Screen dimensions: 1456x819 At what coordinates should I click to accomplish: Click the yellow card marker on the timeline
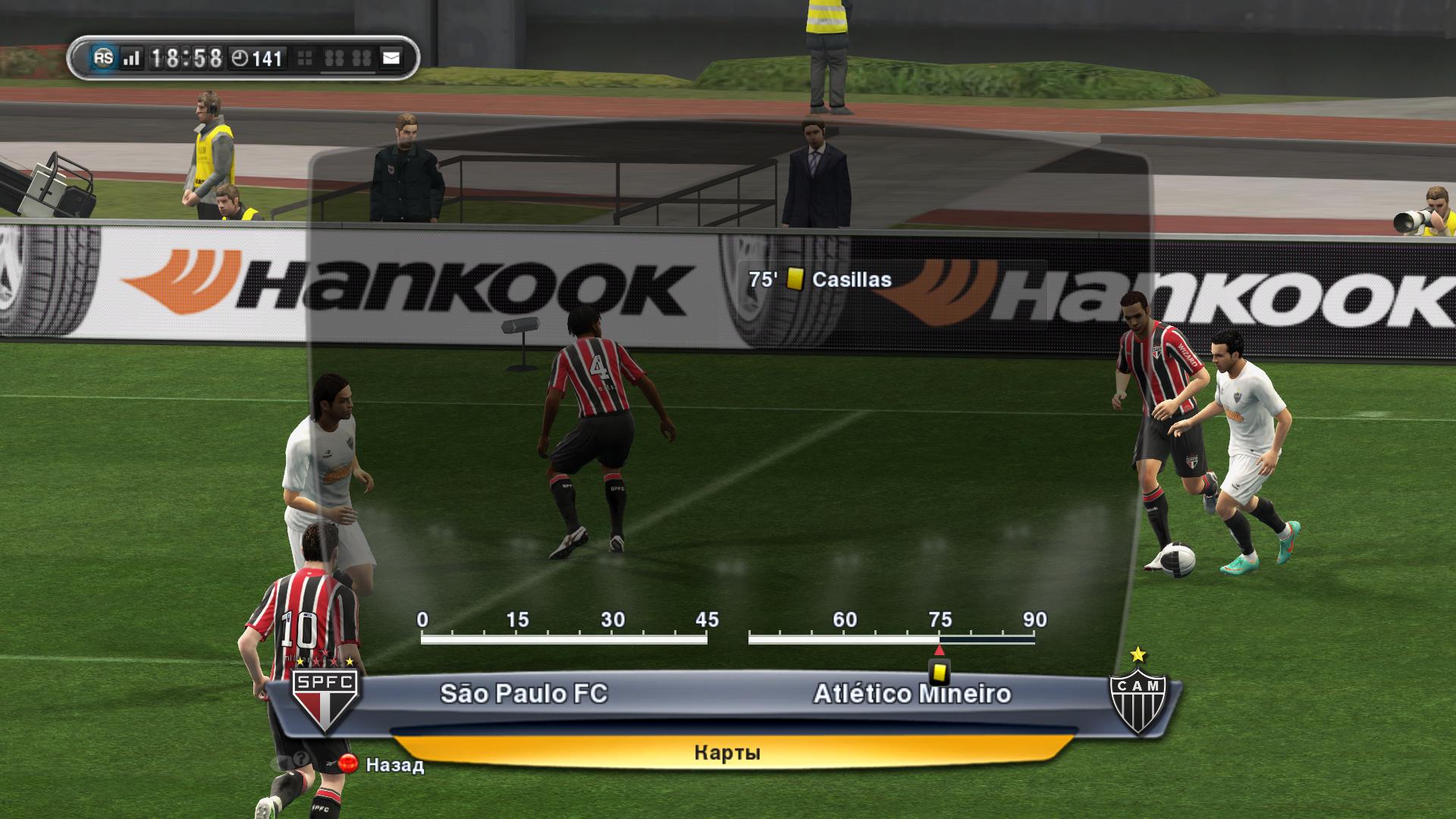tap(940, 672)
